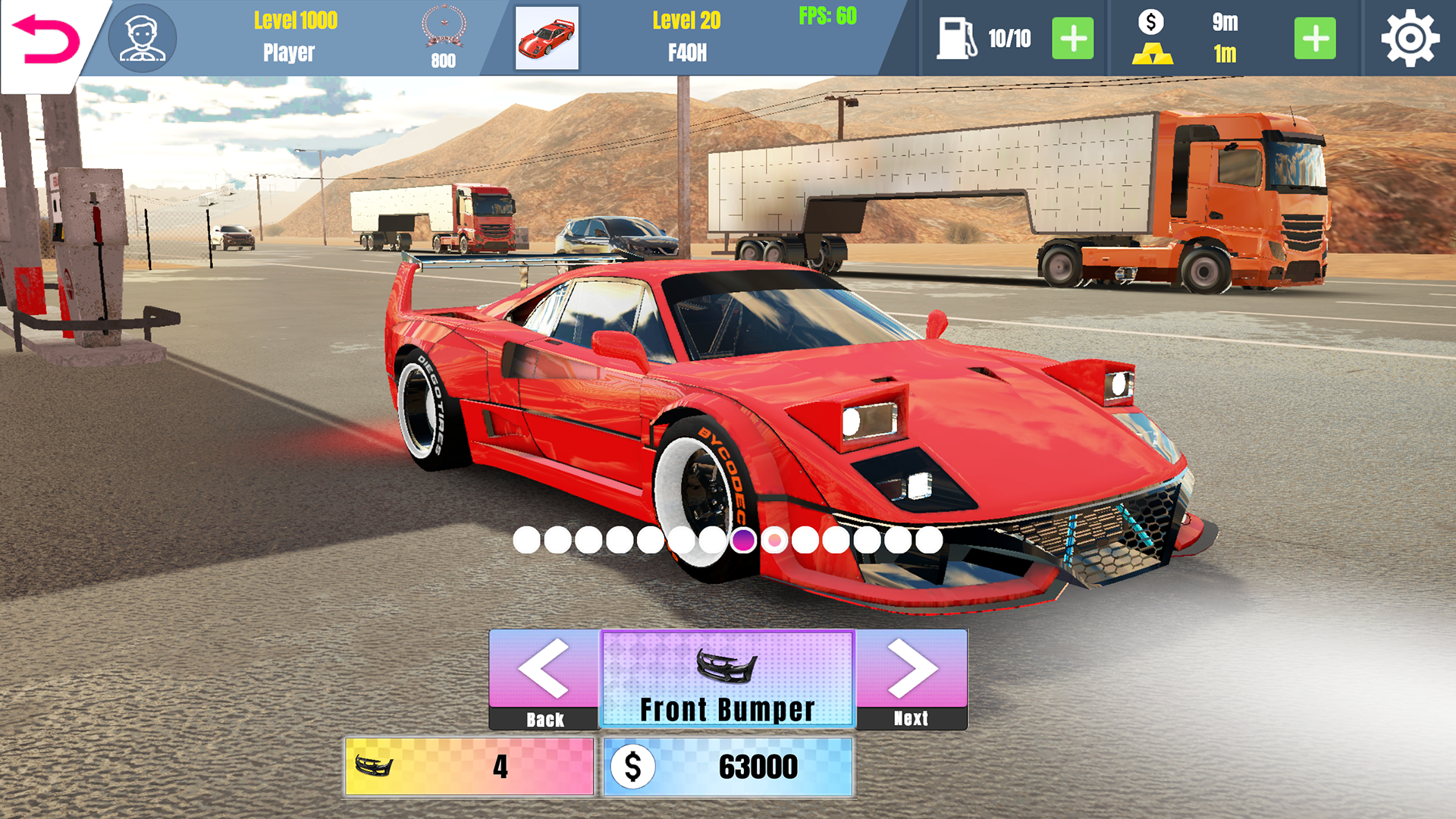Select the purple highlighted option dot
The image size is (1456, 819).
[743, 540]
